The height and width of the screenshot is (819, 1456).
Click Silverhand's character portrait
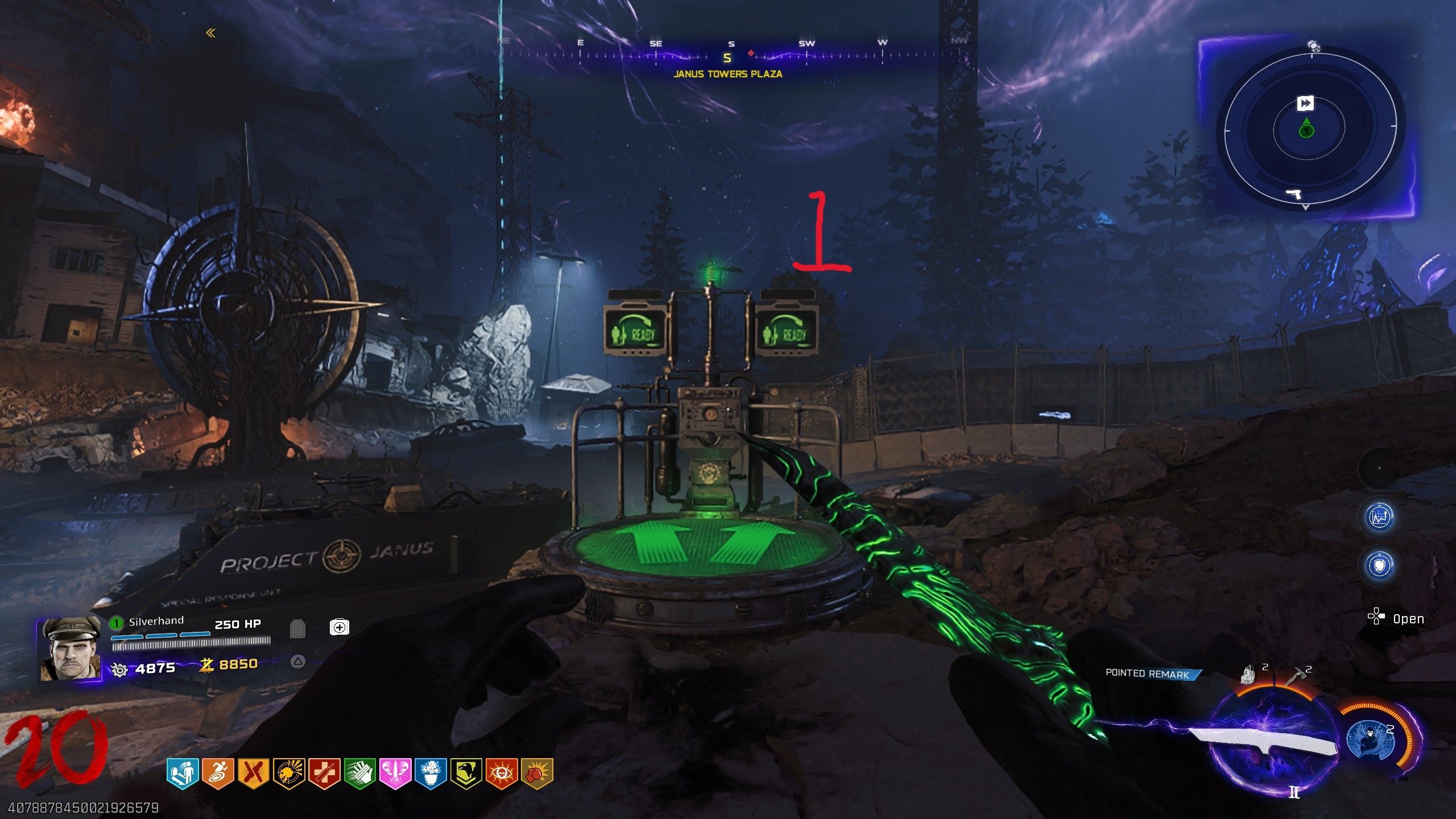69,649
